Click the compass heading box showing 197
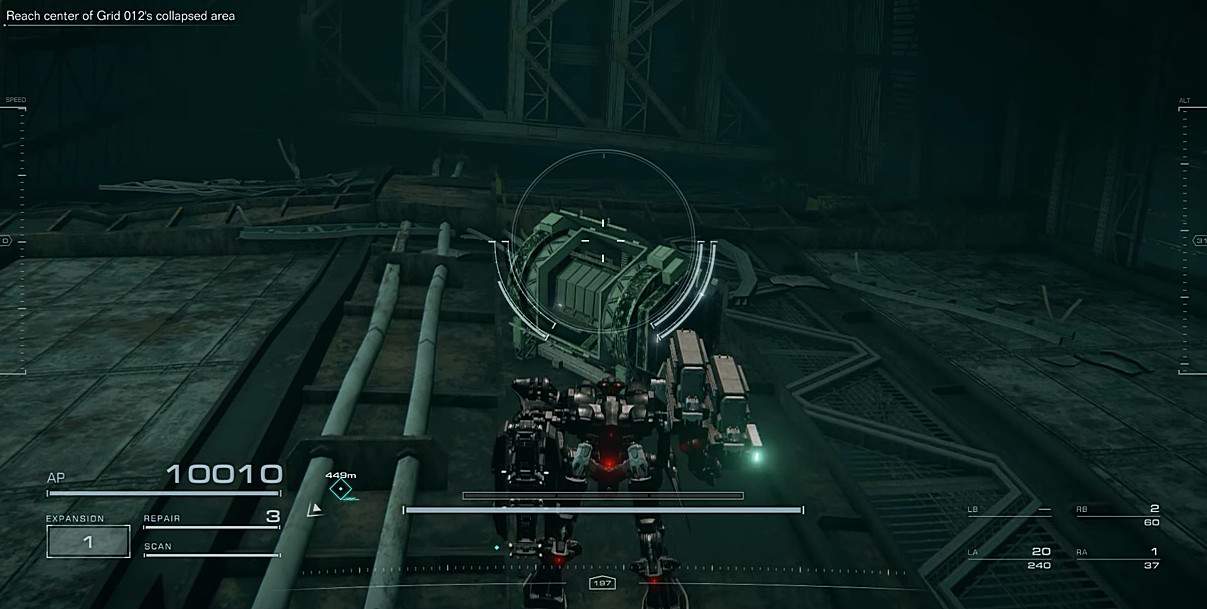This screenshot has height=609, width=1207. (603, 583)
